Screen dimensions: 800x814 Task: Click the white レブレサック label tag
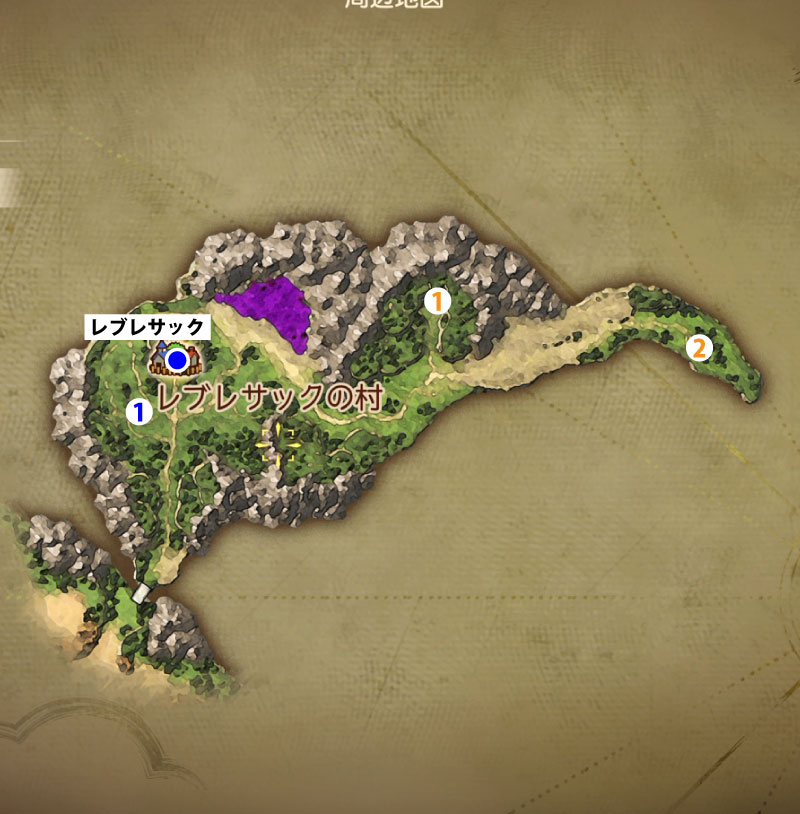coord(147,327)
